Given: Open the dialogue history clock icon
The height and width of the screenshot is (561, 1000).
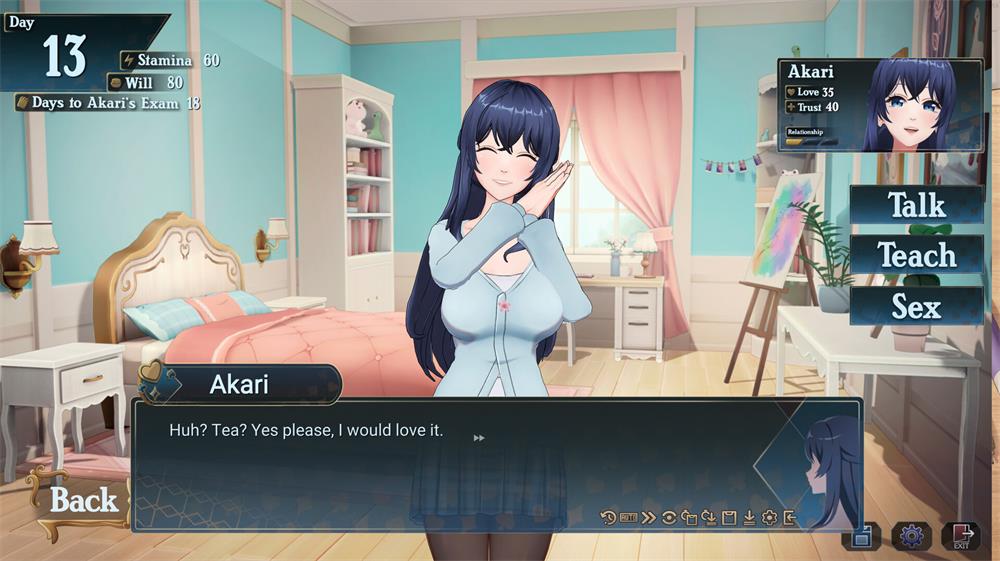Looking at the screenshot, I should pyautogui.click(x=608, y=517).
